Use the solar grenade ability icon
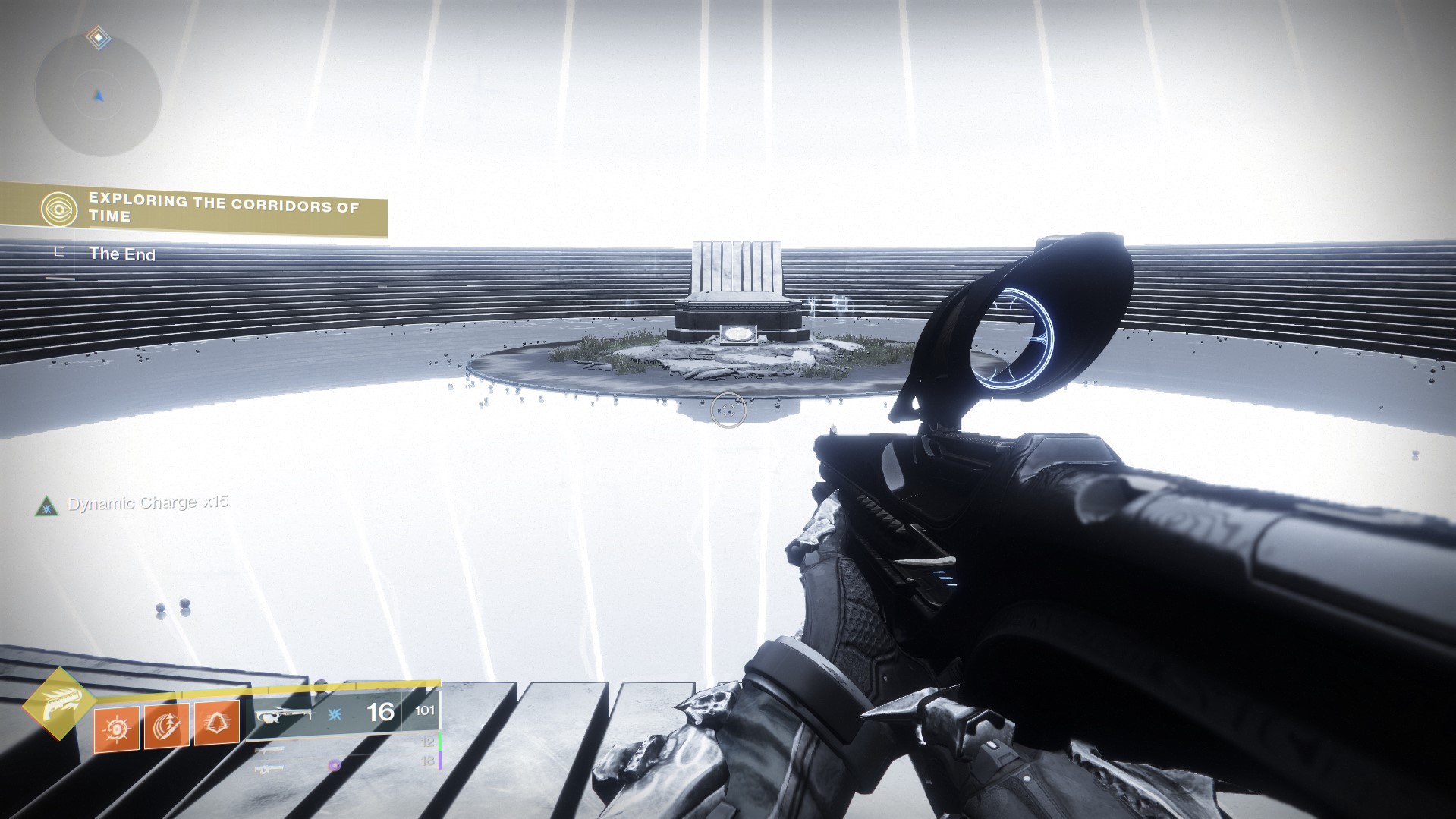The image size is (1456, 819). click(116, 728)
